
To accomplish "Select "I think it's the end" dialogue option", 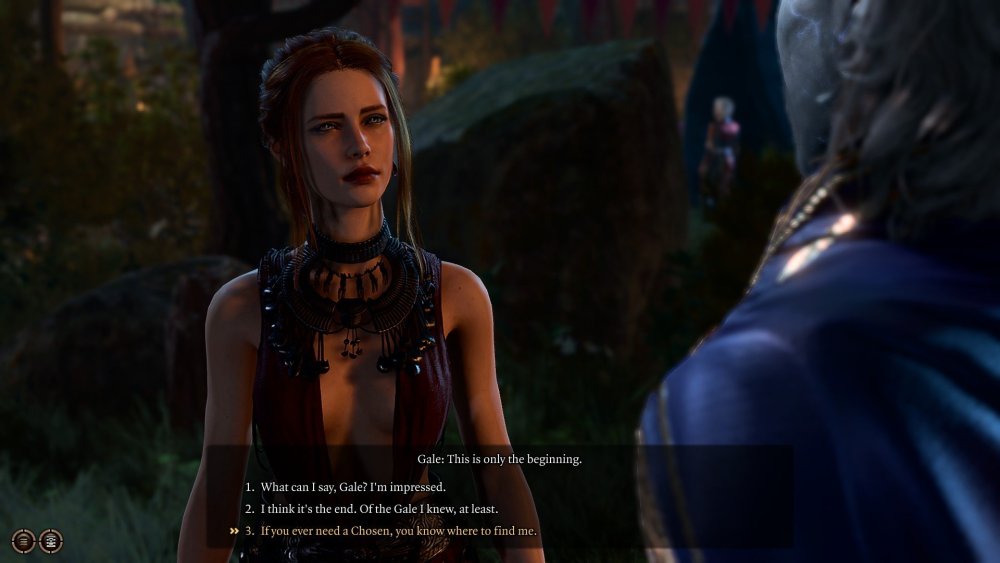I will pyautogui.click(x=379, y=509).
